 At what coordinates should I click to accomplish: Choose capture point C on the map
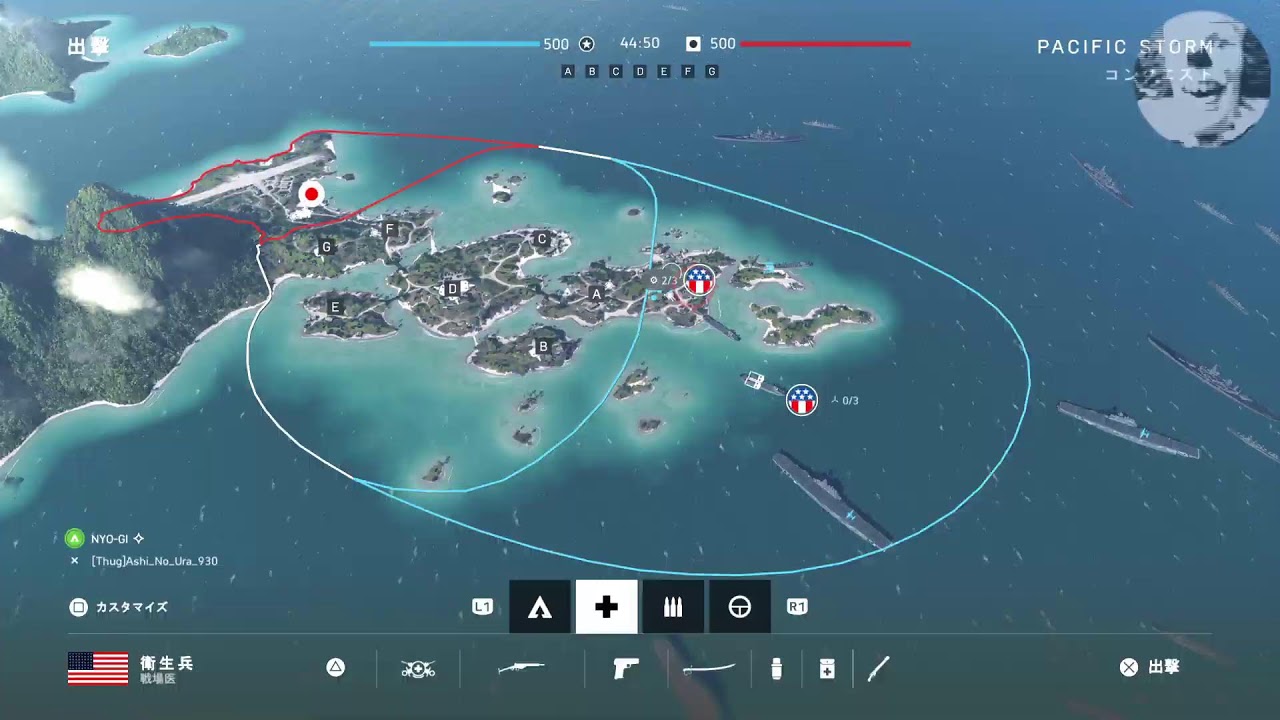(x=542, y=239)
